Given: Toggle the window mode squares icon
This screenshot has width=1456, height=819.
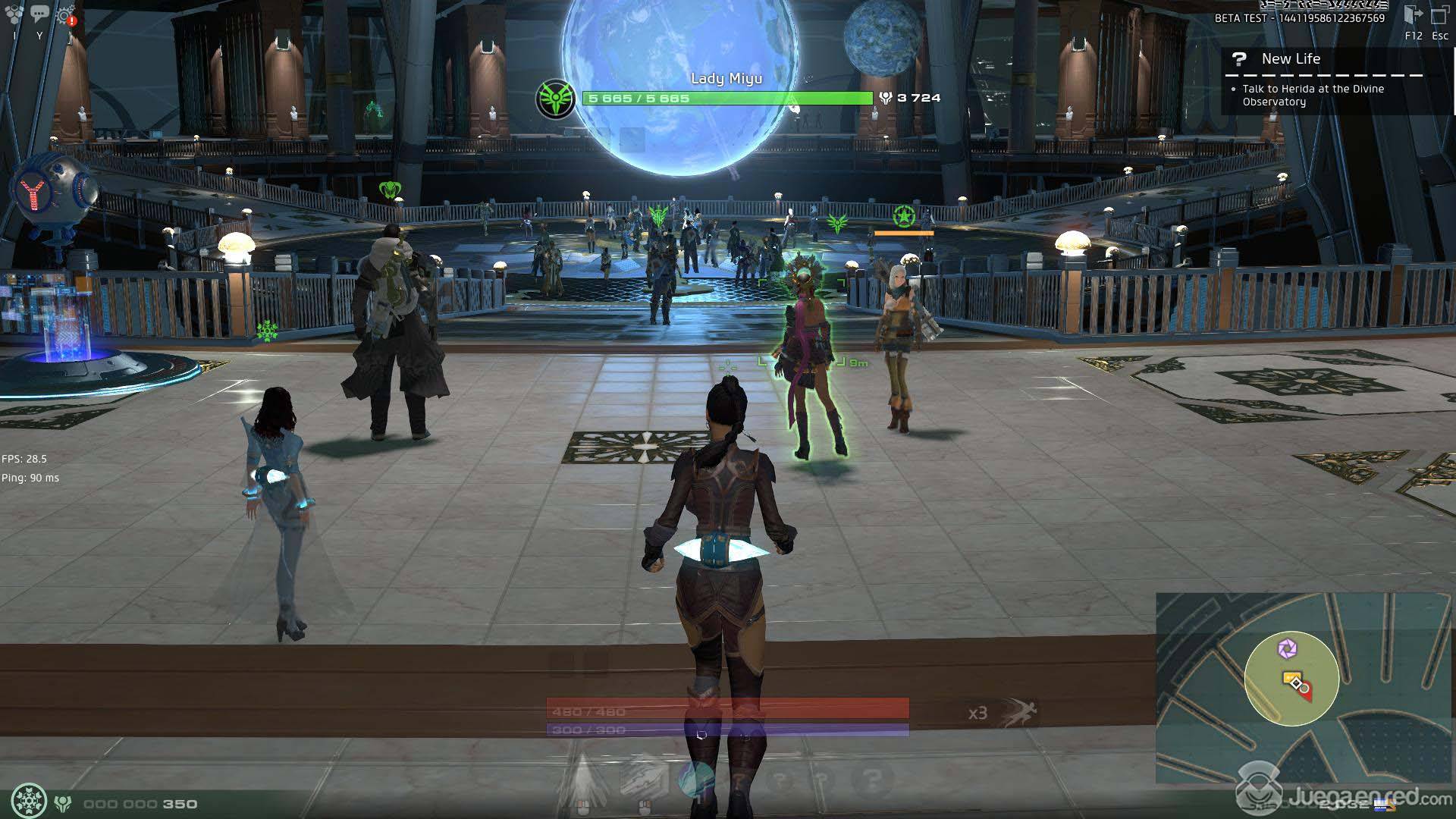Looking at the screenshot, I should 1440,15.
